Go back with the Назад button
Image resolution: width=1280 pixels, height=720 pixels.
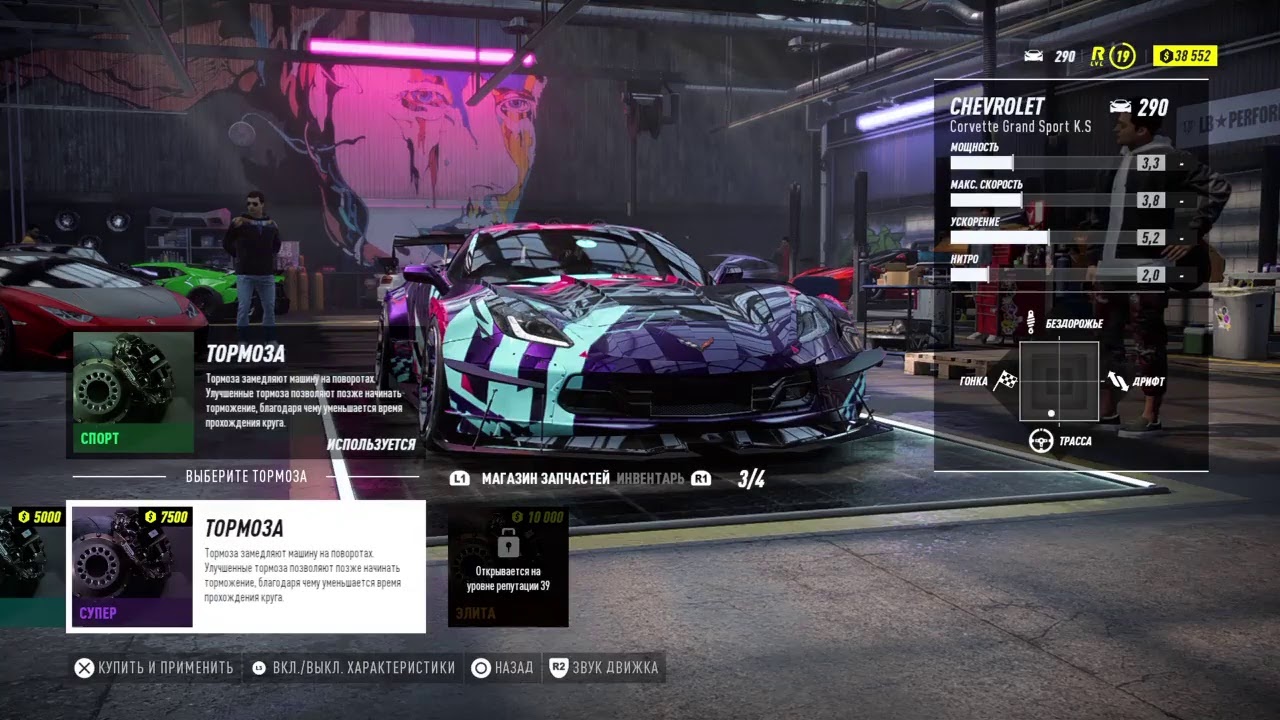pos(503,667)
